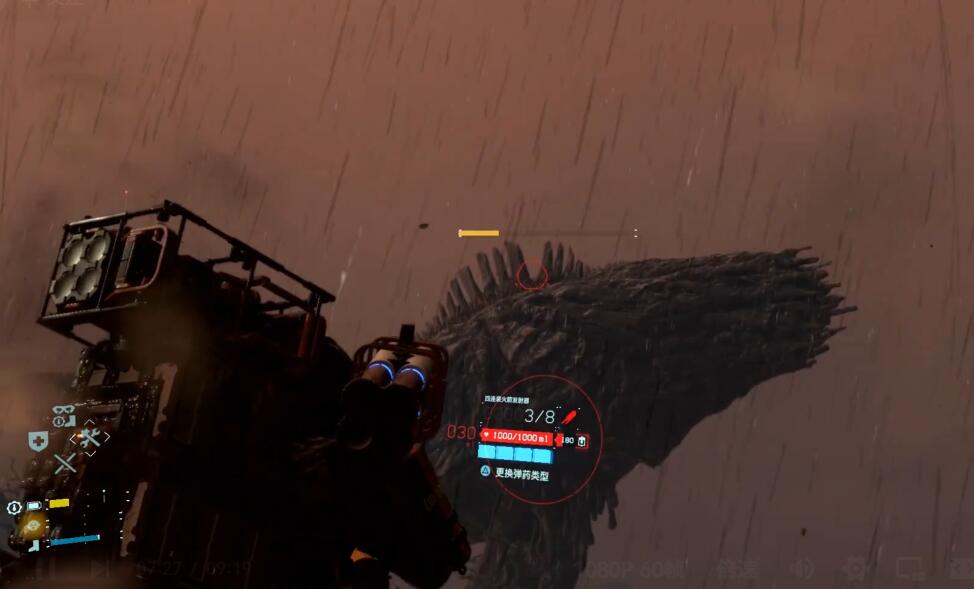The height and width of the screenshot is (589, 974).
Task: Select the shield with red cross icon
Action: (38, 441)
